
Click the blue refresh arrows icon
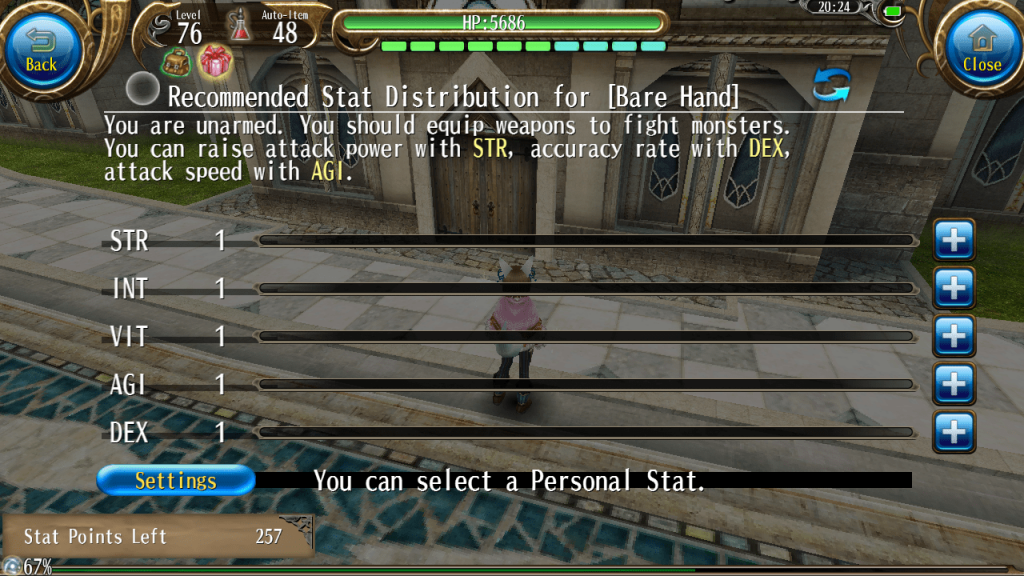click(x=831, y=85)
